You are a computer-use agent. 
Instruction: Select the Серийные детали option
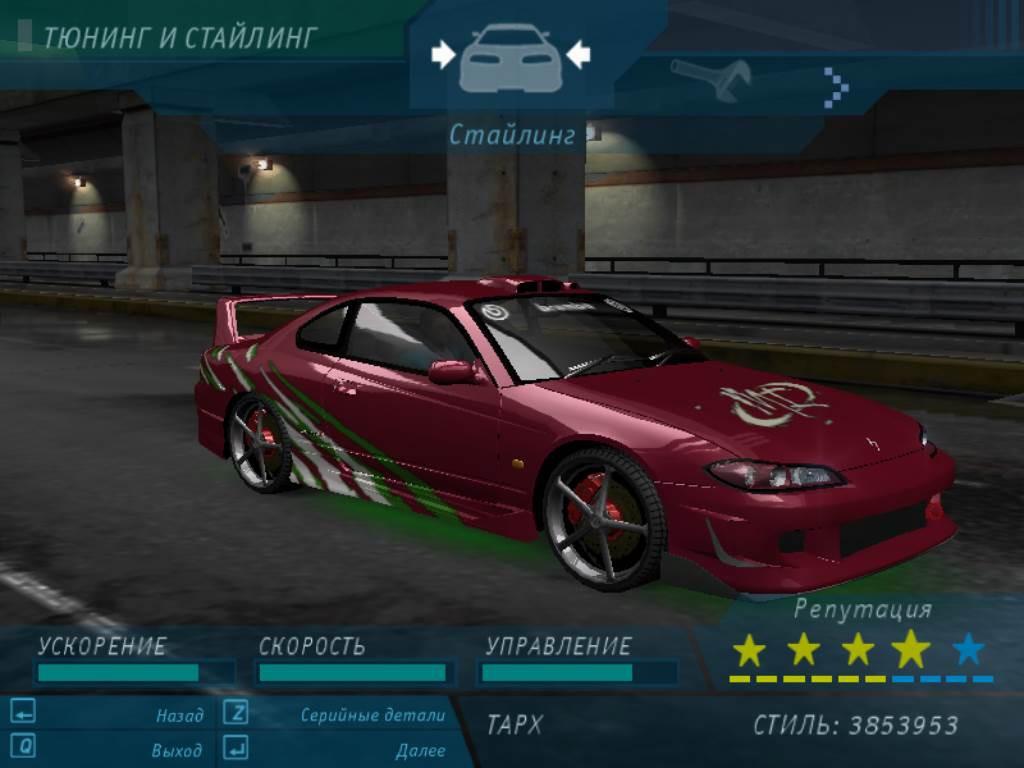click(372, 715)
